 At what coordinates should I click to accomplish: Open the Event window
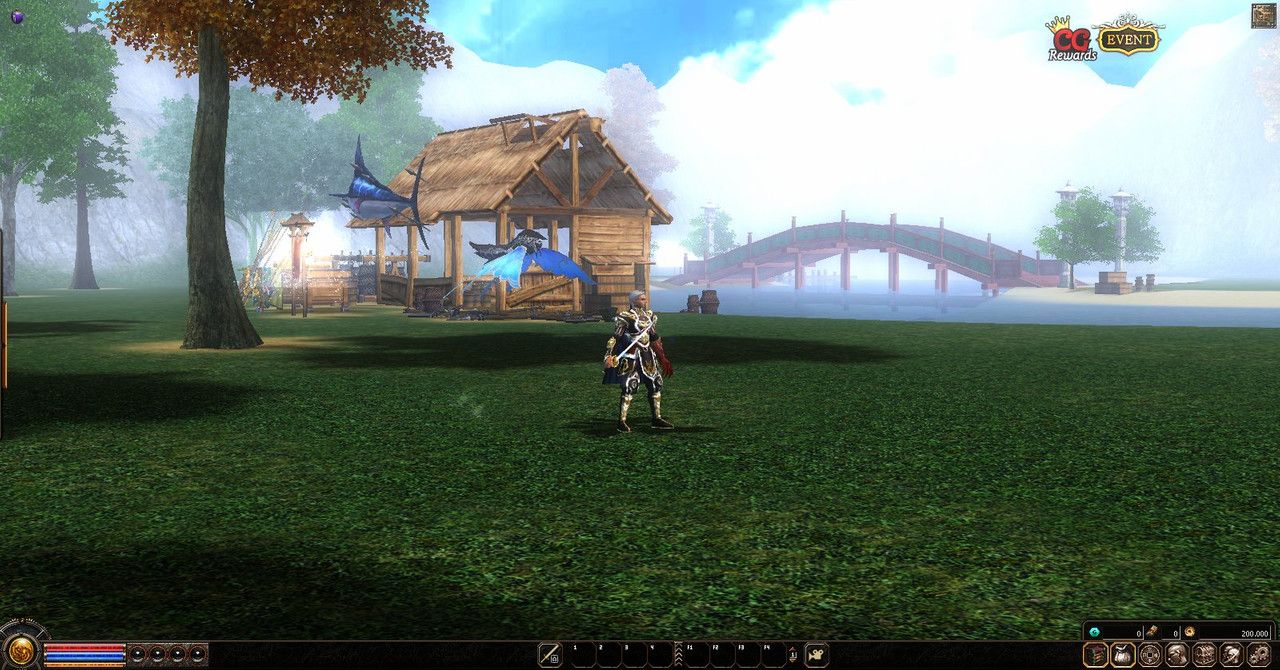coord(1128,38)
